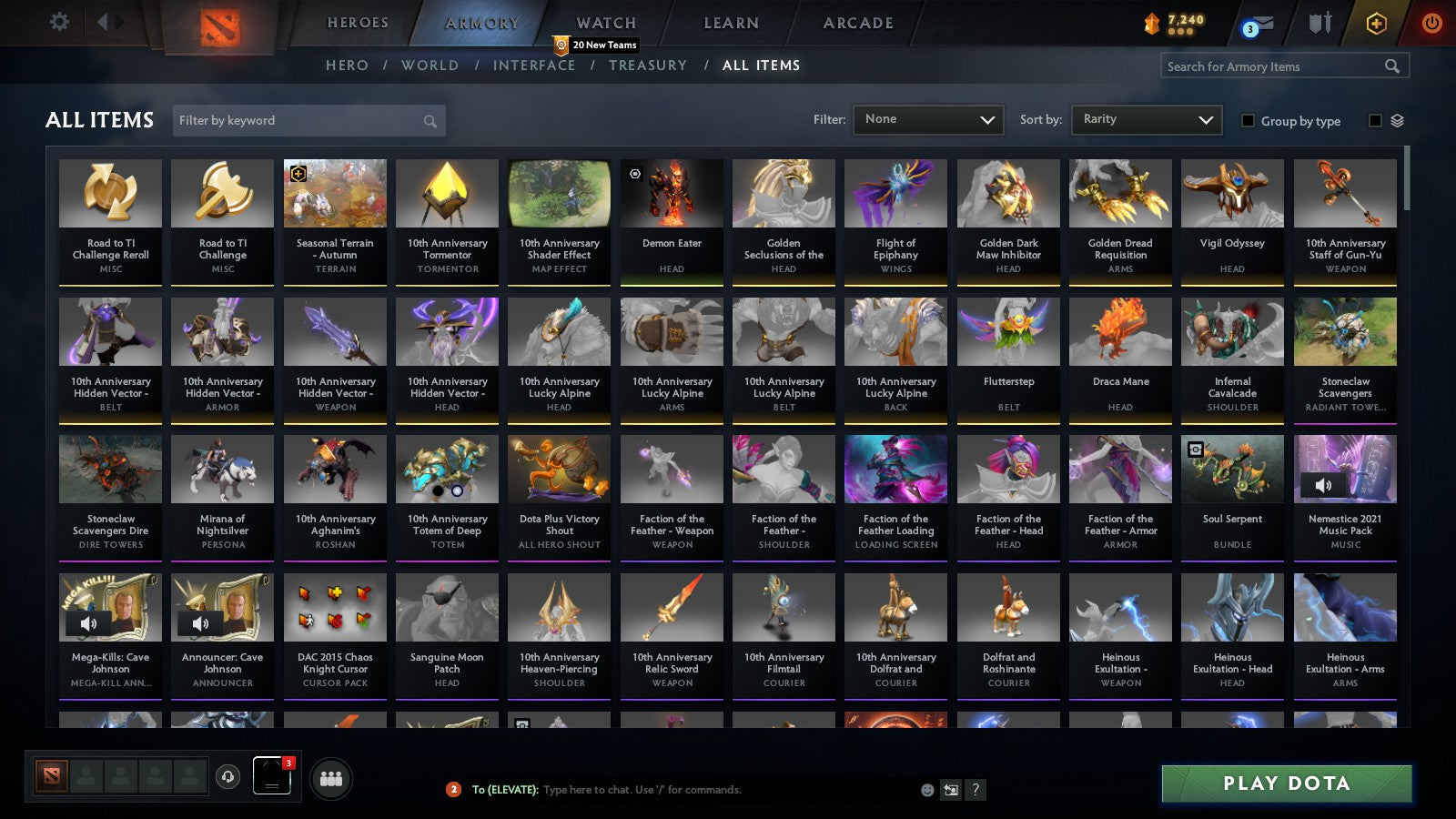Open the item drop bag showing badge 3
Screen dimensions: 1456x819
pyautogui.click(x=270, y=776)
